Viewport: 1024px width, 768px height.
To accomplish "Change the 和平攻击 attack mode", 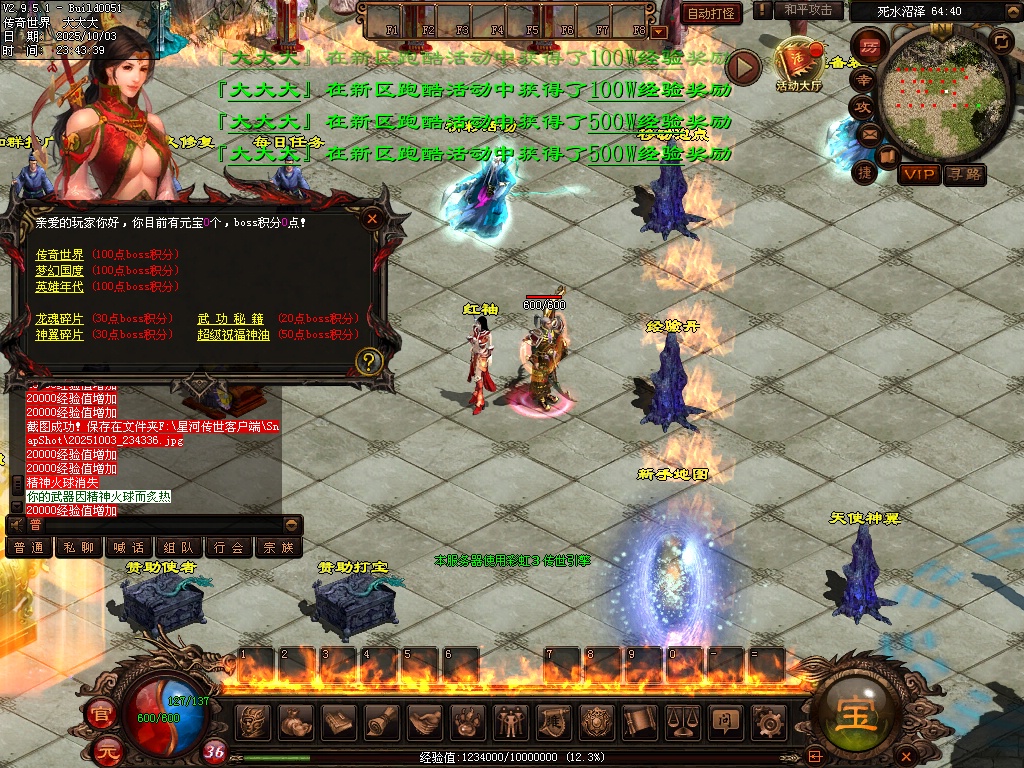I will 808,10.
